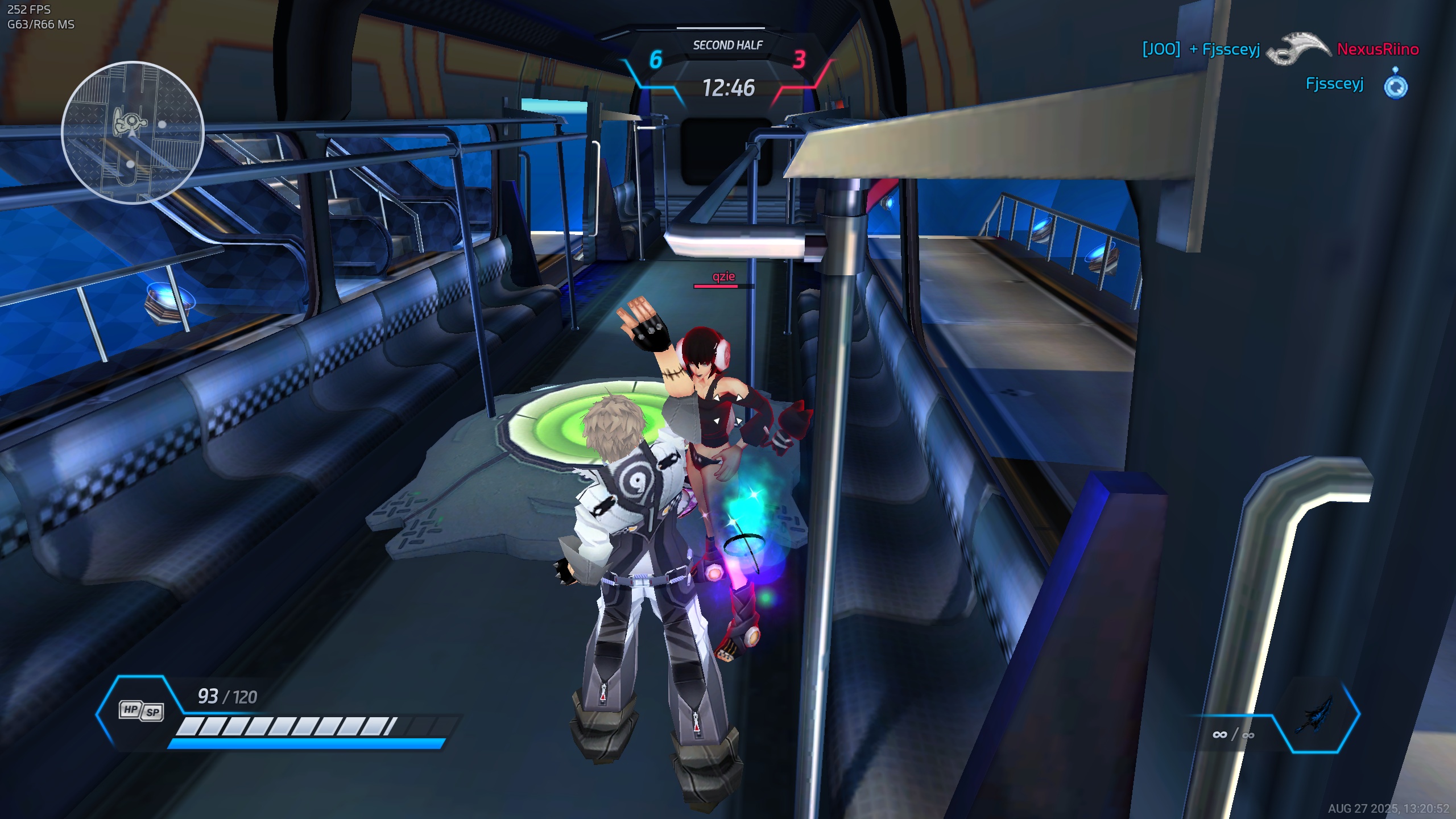Click the circular minimap
The width and height of the screenshot is (1456, 819).
[x=133, y=133]
